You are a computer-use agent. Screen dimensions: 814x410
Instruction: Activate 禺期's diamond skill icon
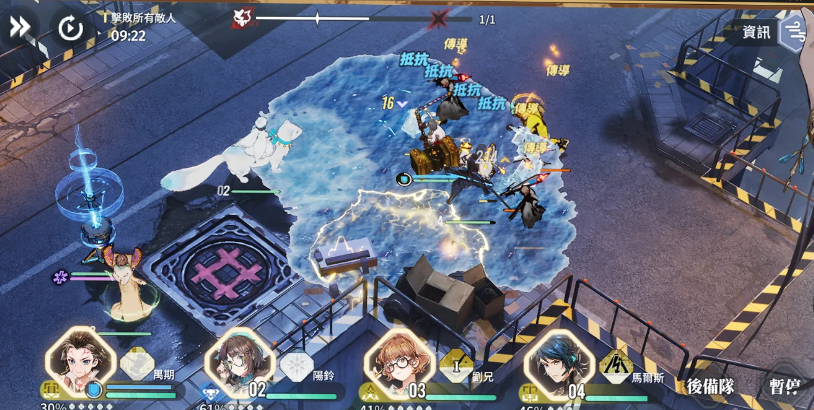pyautogui.click(x=137, y=364)
